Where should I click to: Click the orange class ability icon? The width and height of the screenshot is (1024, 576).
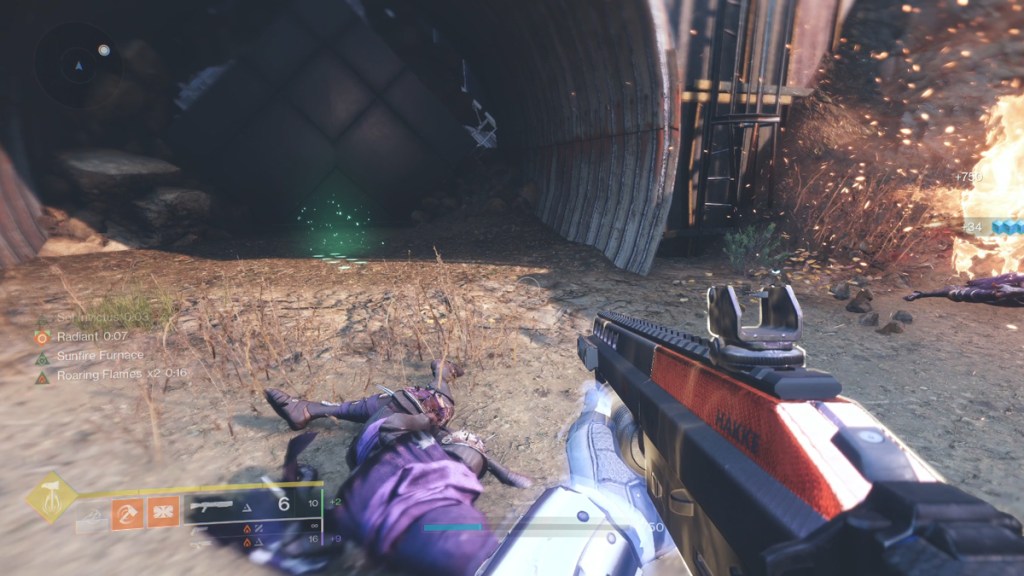click(x=163, y=512)
